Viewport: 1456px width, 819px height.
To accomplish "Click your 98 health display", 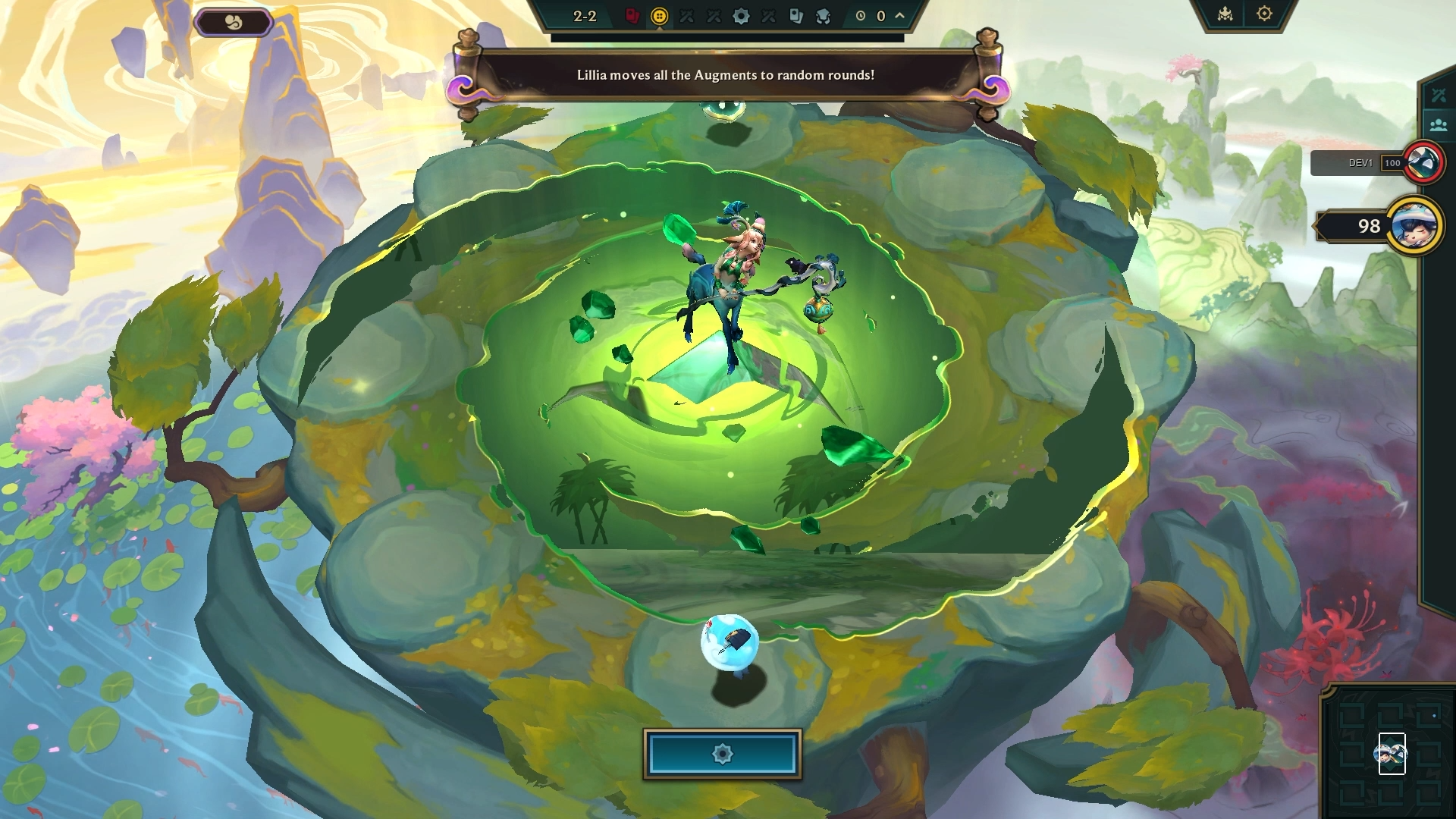I will click(1365, 224).
